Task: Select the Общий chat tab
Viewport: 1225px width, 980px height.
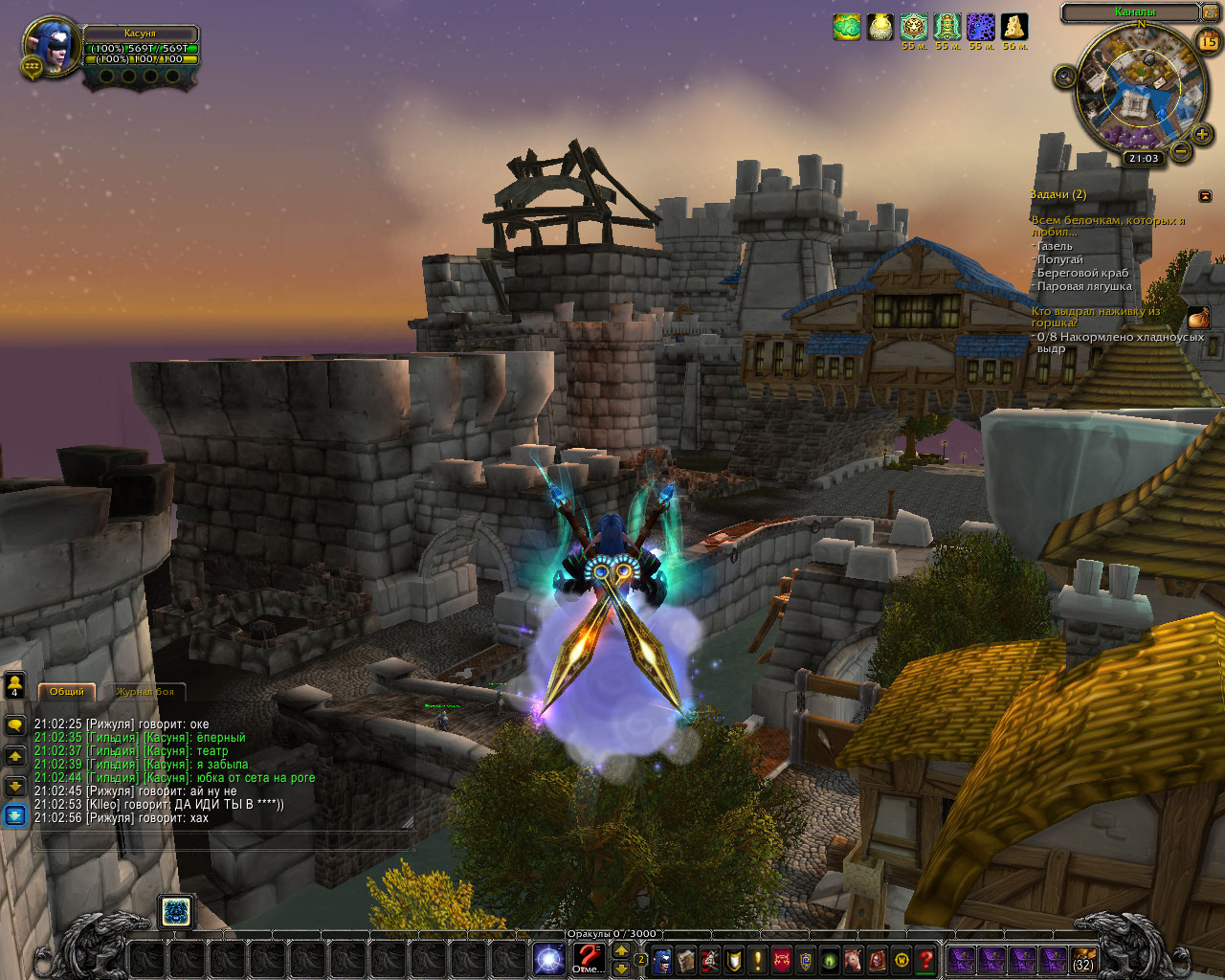Action: coord(67,691)
